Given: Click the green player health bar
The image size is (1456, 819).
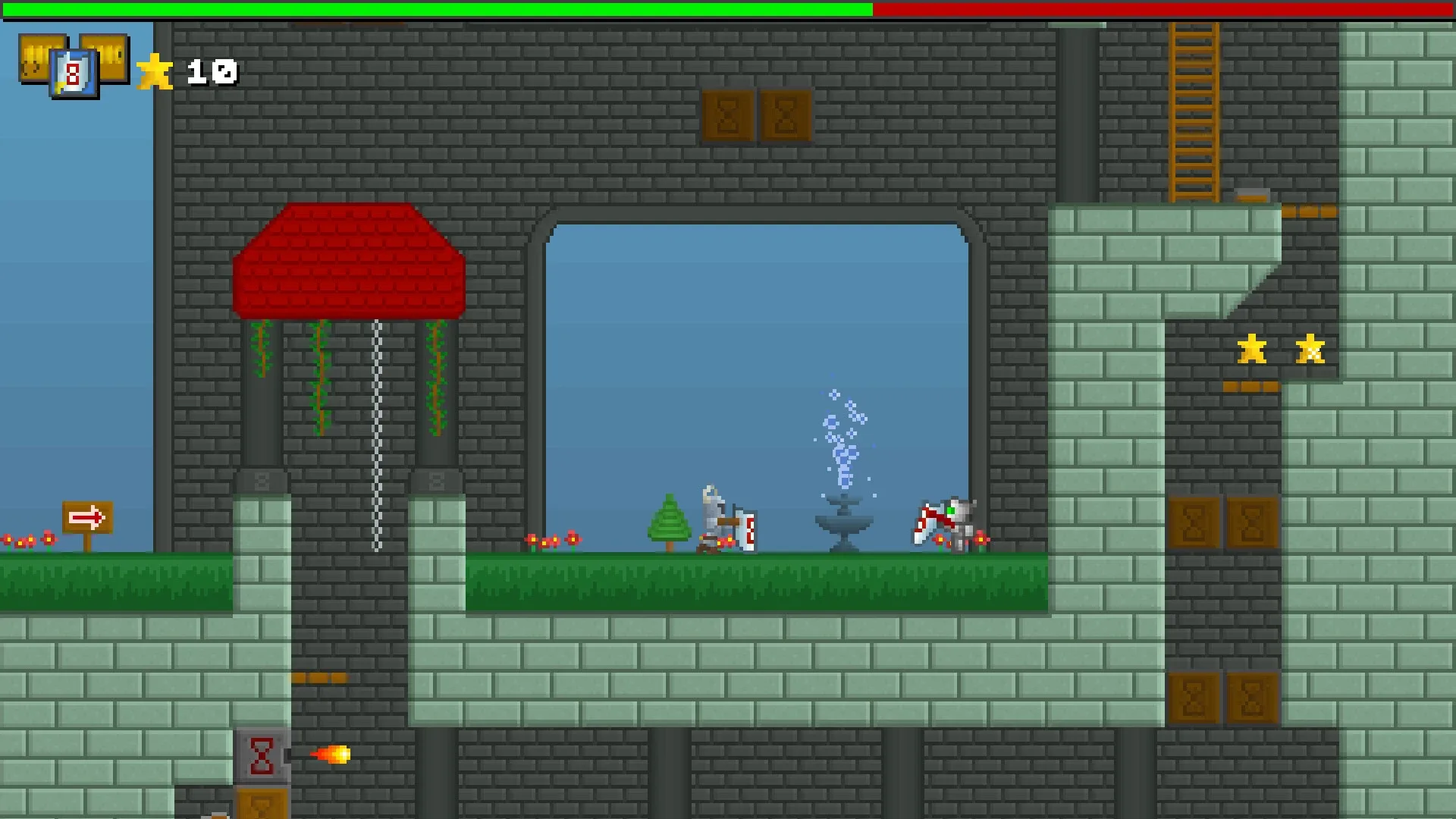Looking at the screenshot, I should click(x=432, y=10).
